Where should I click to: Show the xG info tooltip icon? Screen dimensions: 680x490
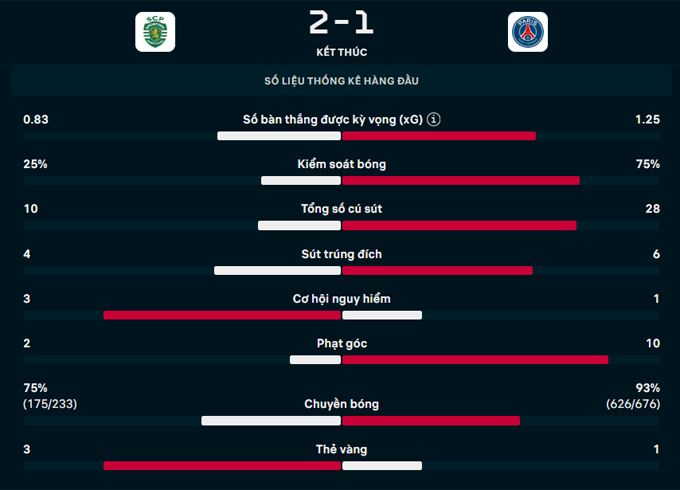coord(433,120)
